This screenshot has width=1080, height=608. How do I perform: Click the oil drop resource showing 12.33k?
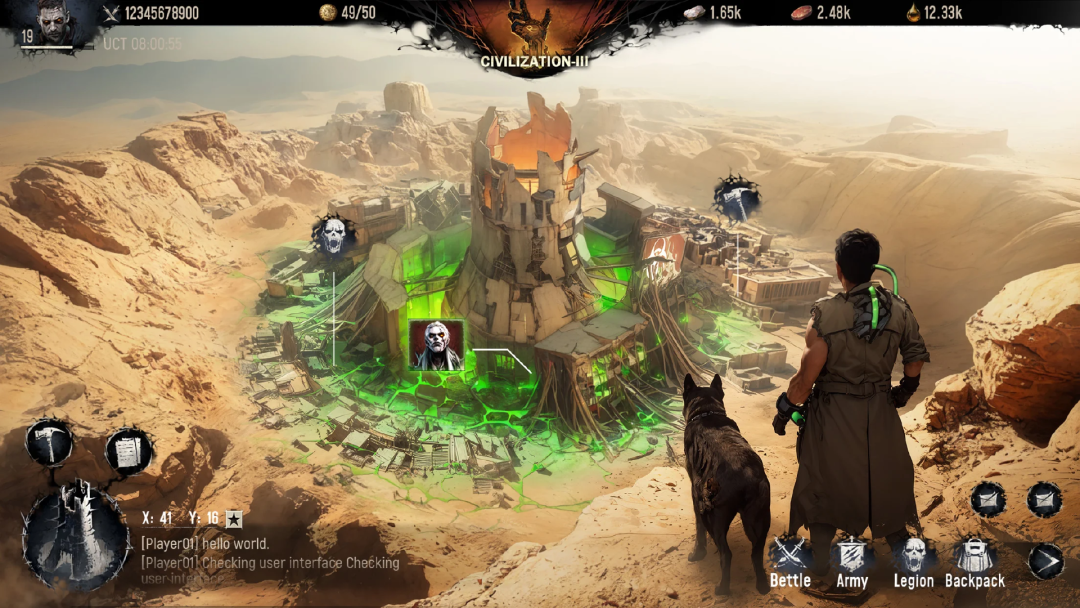tap(934, 12)
